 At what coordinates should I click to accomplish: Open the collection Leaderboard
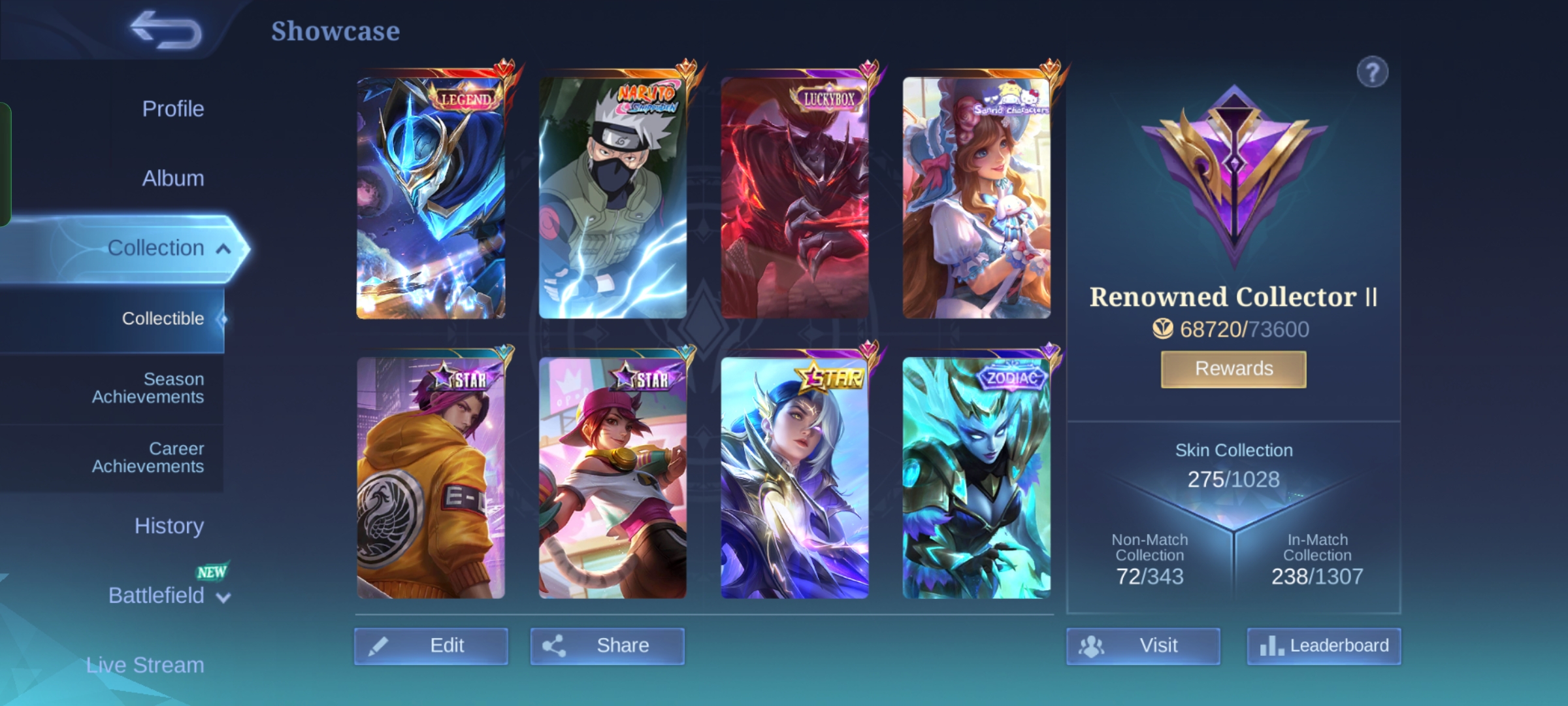click(x=1324, y=646)
